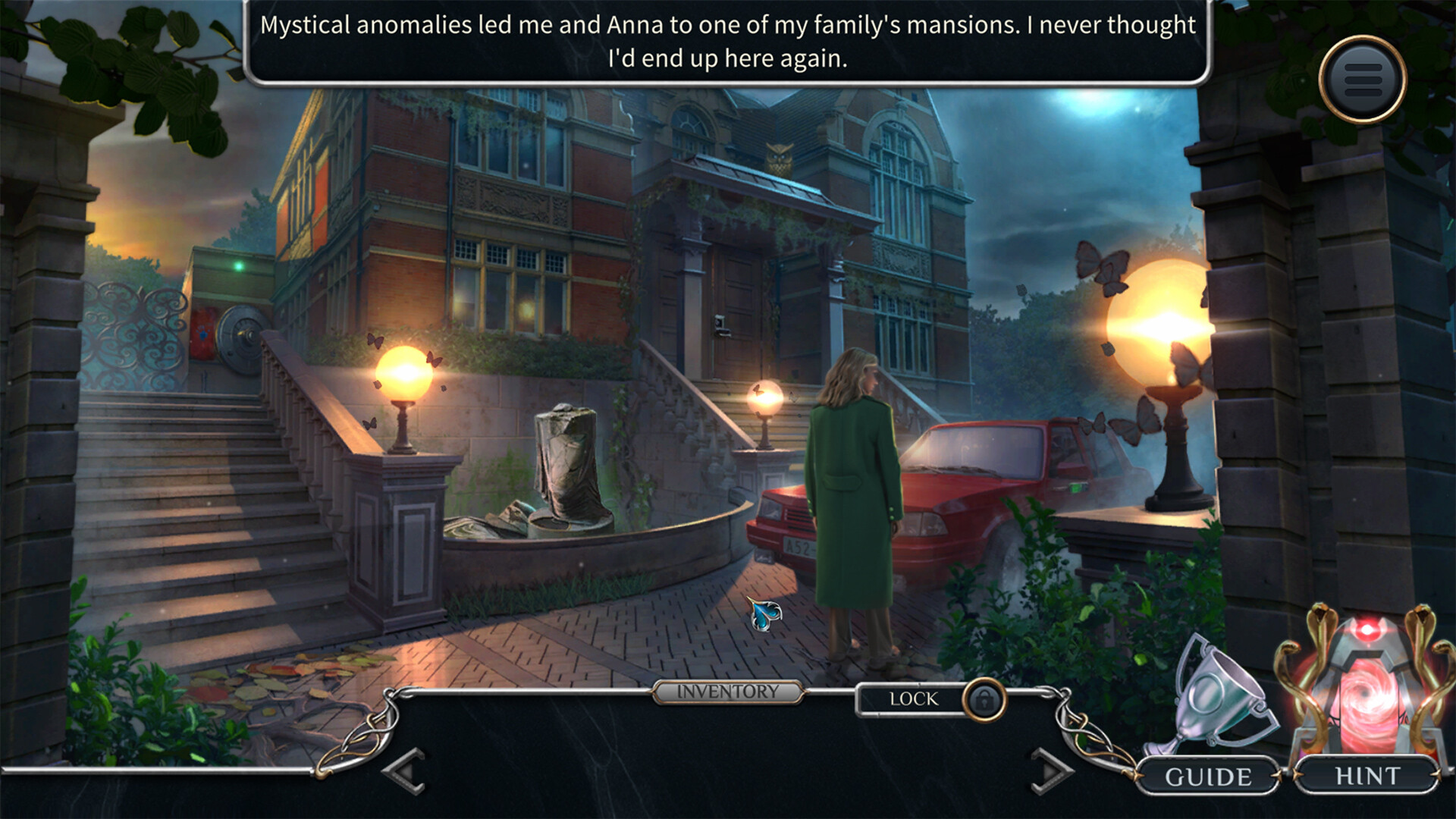Open the Guide button
Viewport: 1456px width, 819px height.
pyautogui.click(x=1208, y=777)
